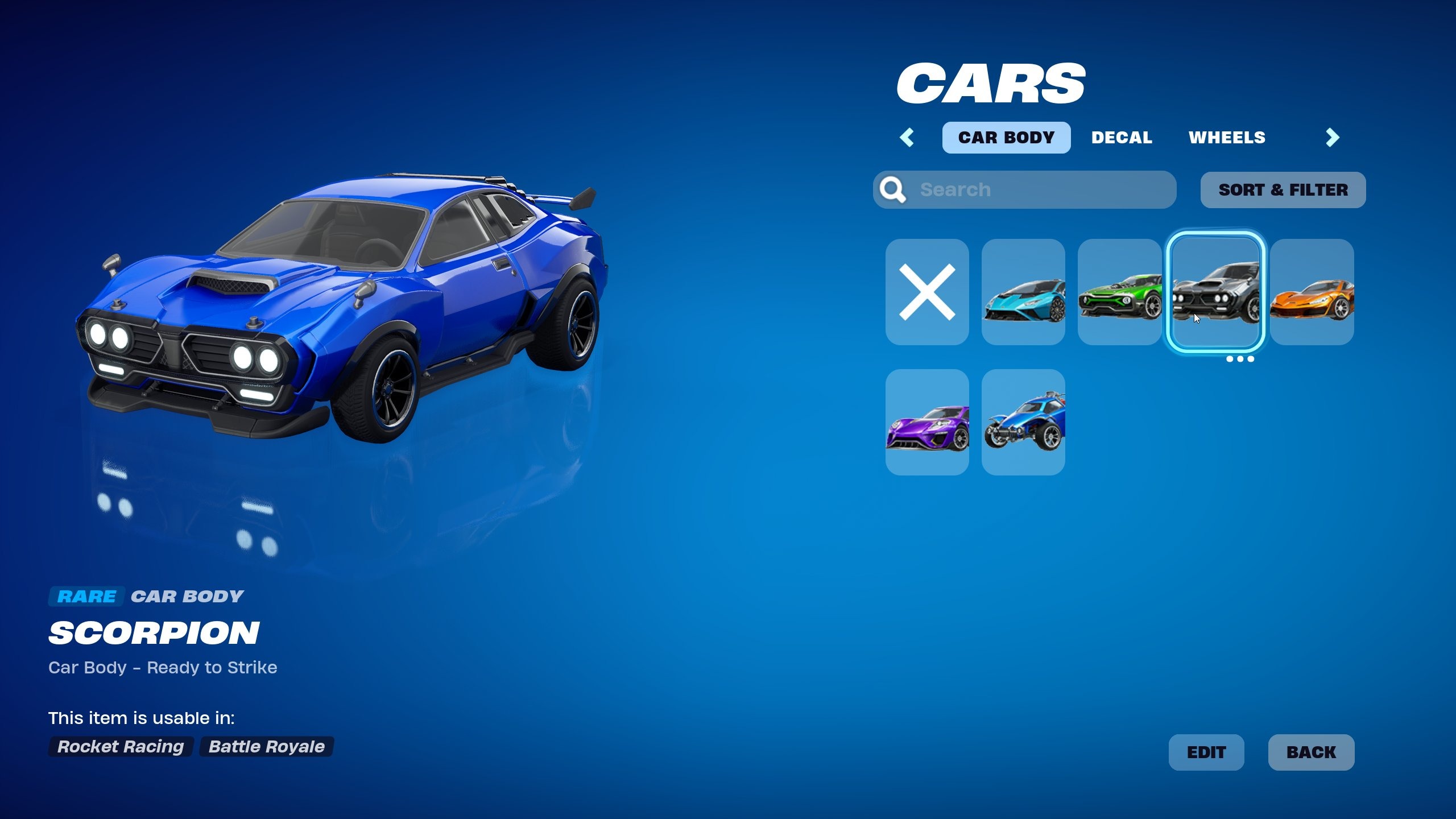Click the magnifying glass search icon
Image resolution: width=1456 pixels, height=819 pixels.
click(x=894, y=189)
